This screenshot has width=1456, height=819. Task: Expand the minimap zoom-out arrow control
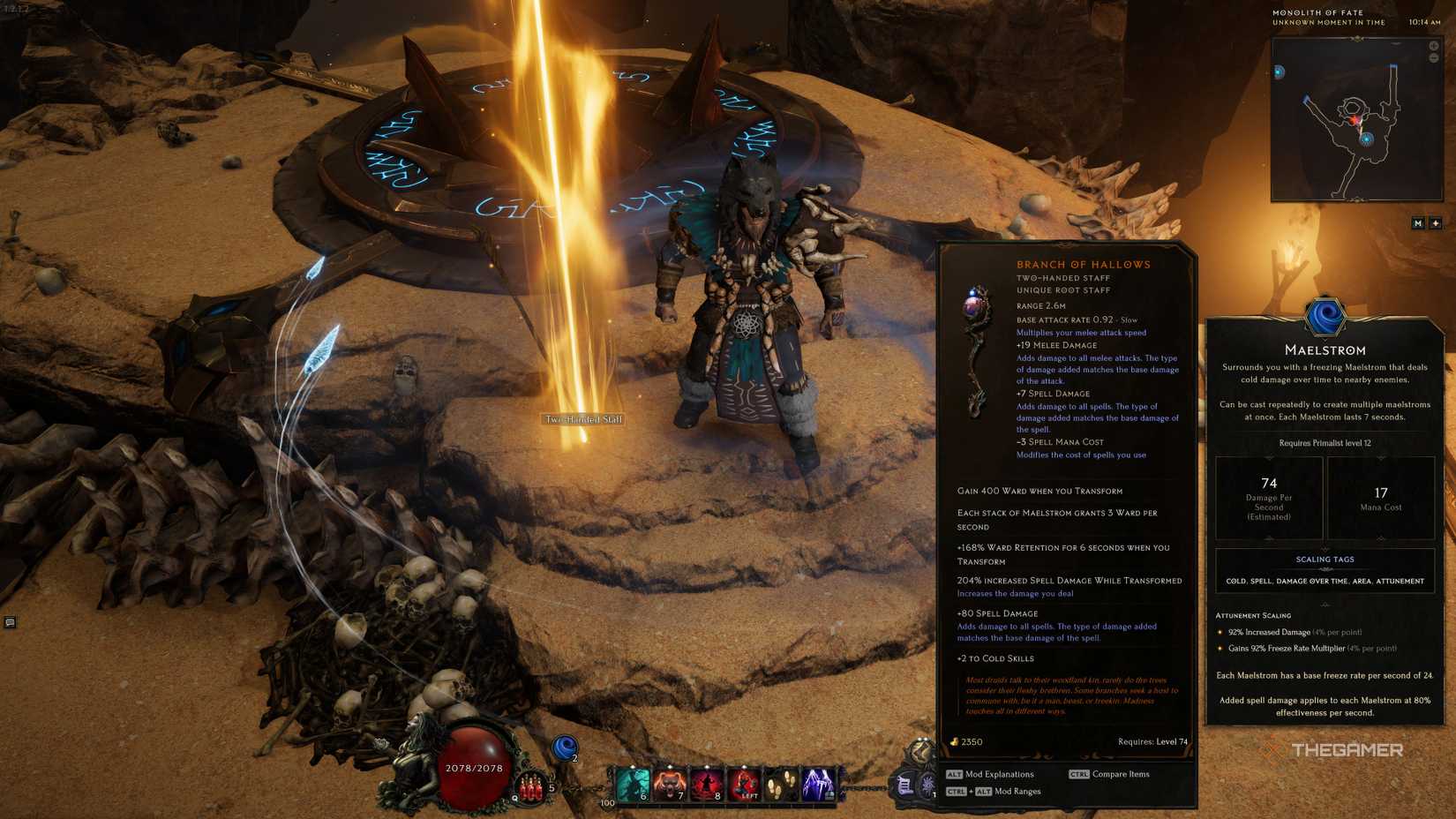pyautogui.click(x=1434, y=57)
